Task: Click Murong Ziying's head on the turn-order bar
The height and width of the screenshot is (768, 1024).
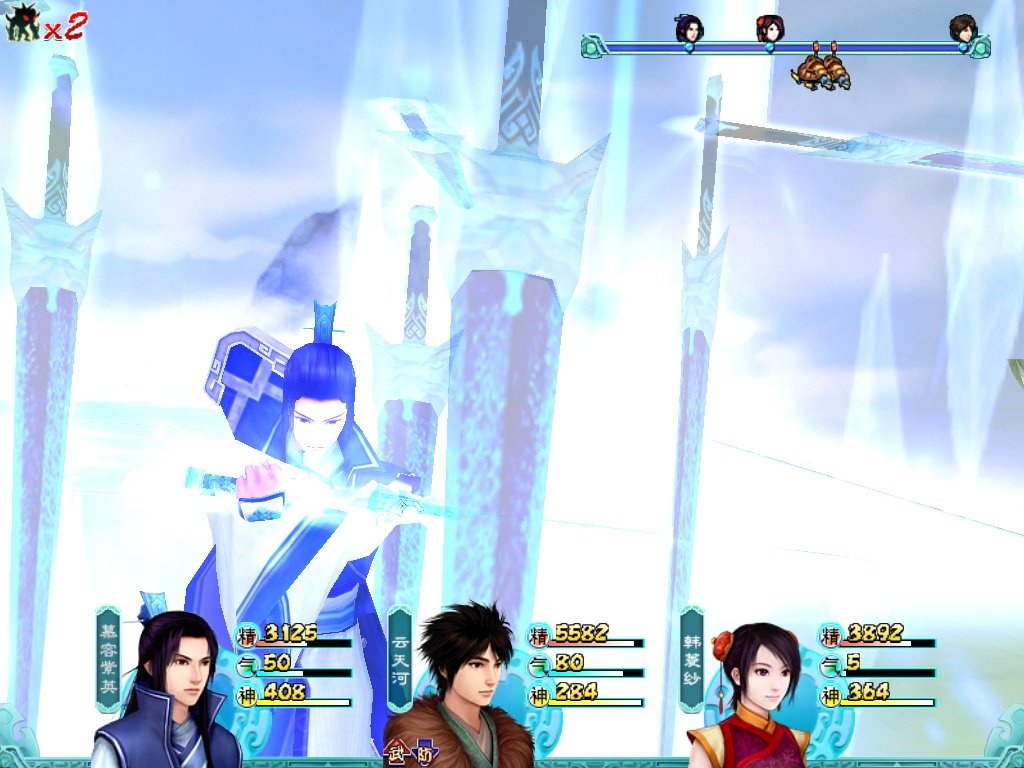Action: 688,28
